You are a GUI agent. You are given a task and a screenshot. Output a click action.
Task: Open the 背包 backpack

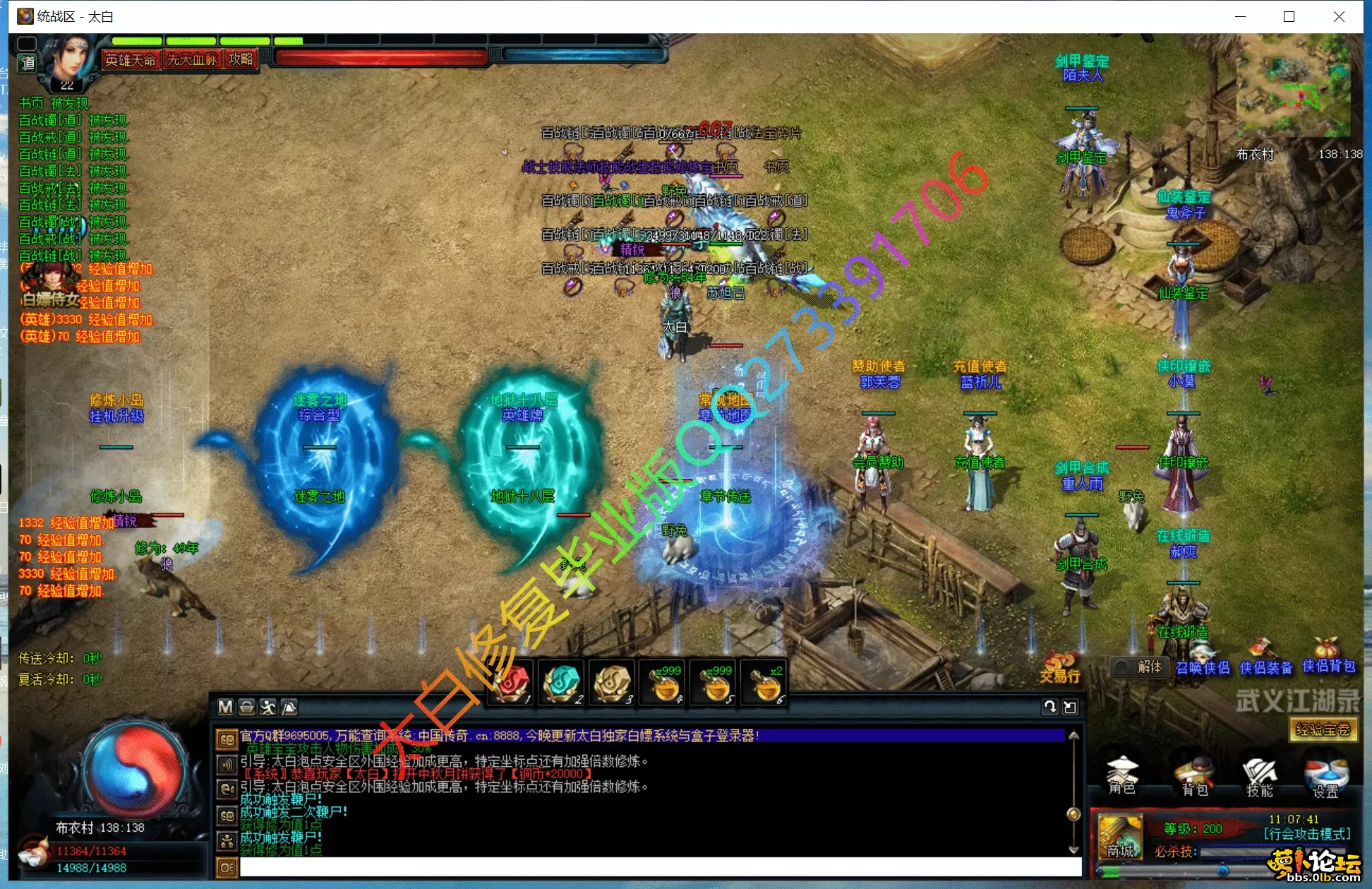(x=1194, y=777)
